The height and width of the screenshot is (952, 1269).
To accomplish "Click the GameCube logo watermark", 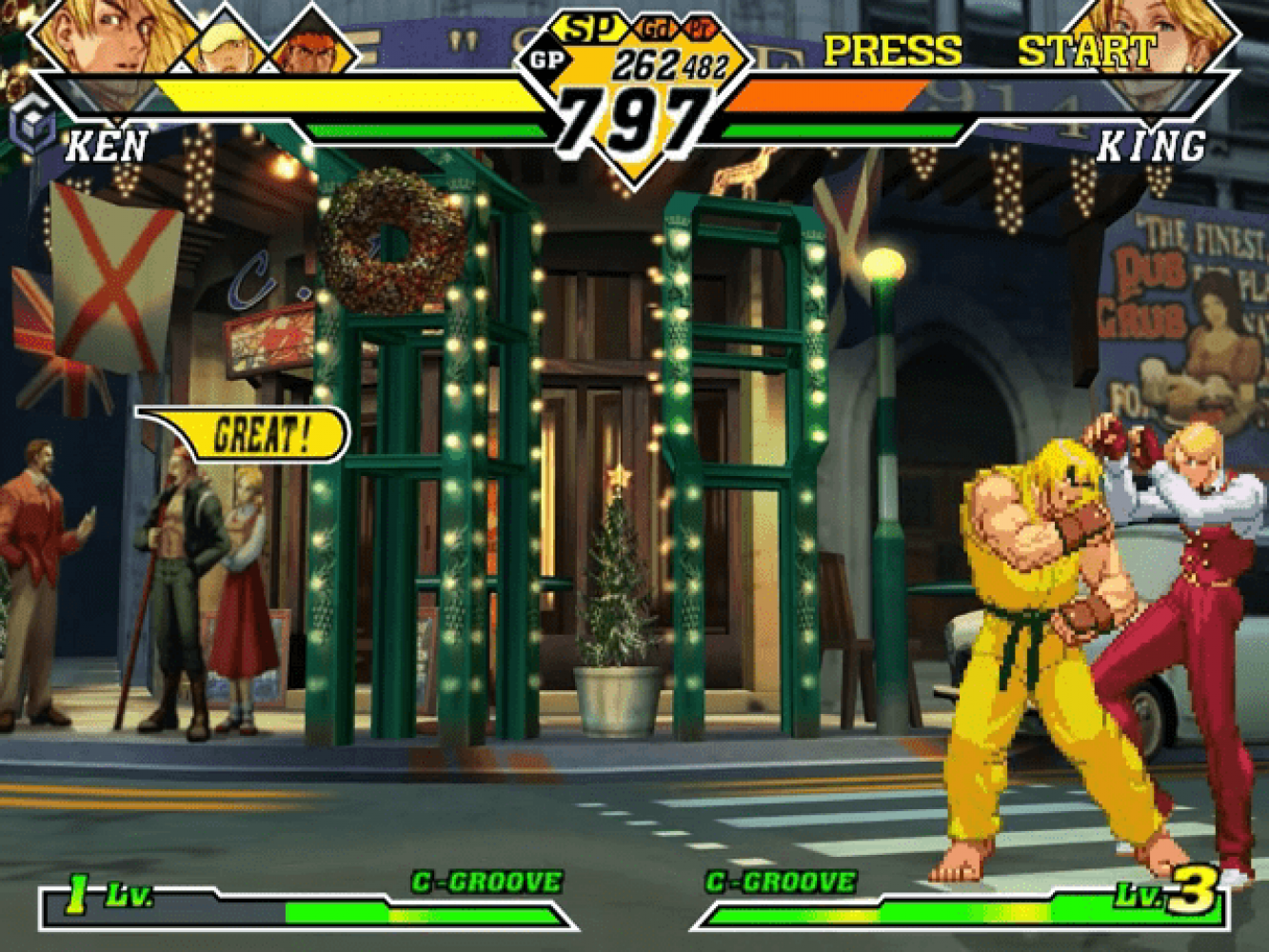I will pyautogui.click(x=30, y=127).
